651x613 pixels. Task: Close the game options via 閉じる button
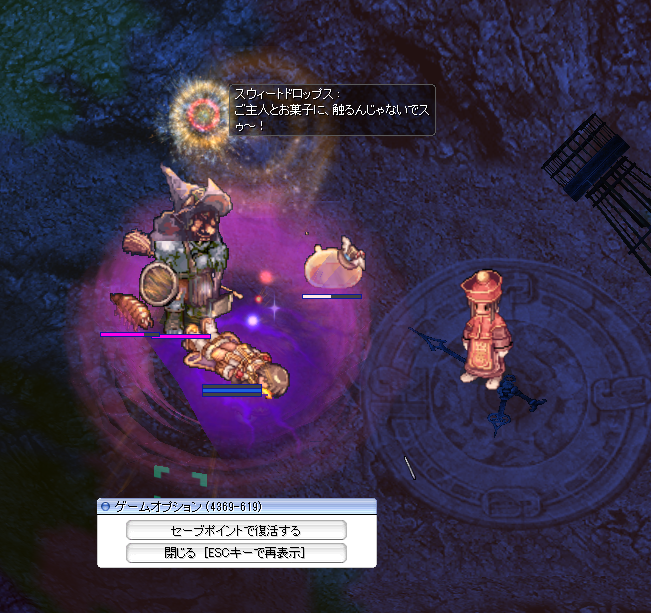(236, 553)
